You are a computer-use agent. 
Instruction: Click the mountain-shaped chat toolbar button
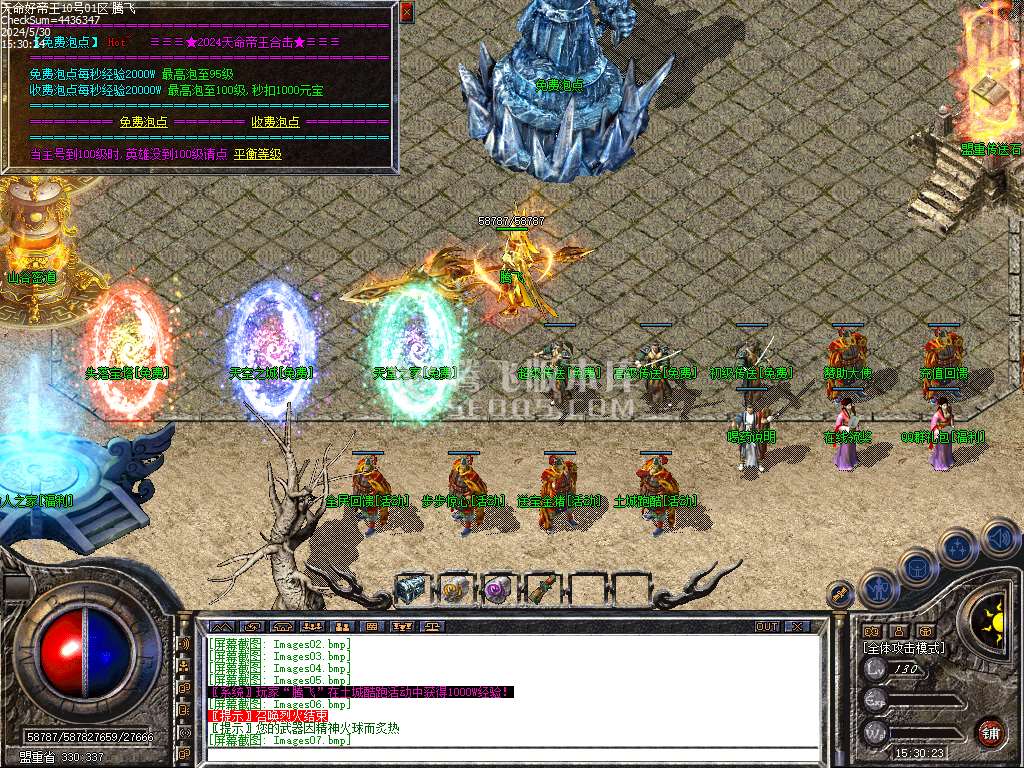click(219, 627)
